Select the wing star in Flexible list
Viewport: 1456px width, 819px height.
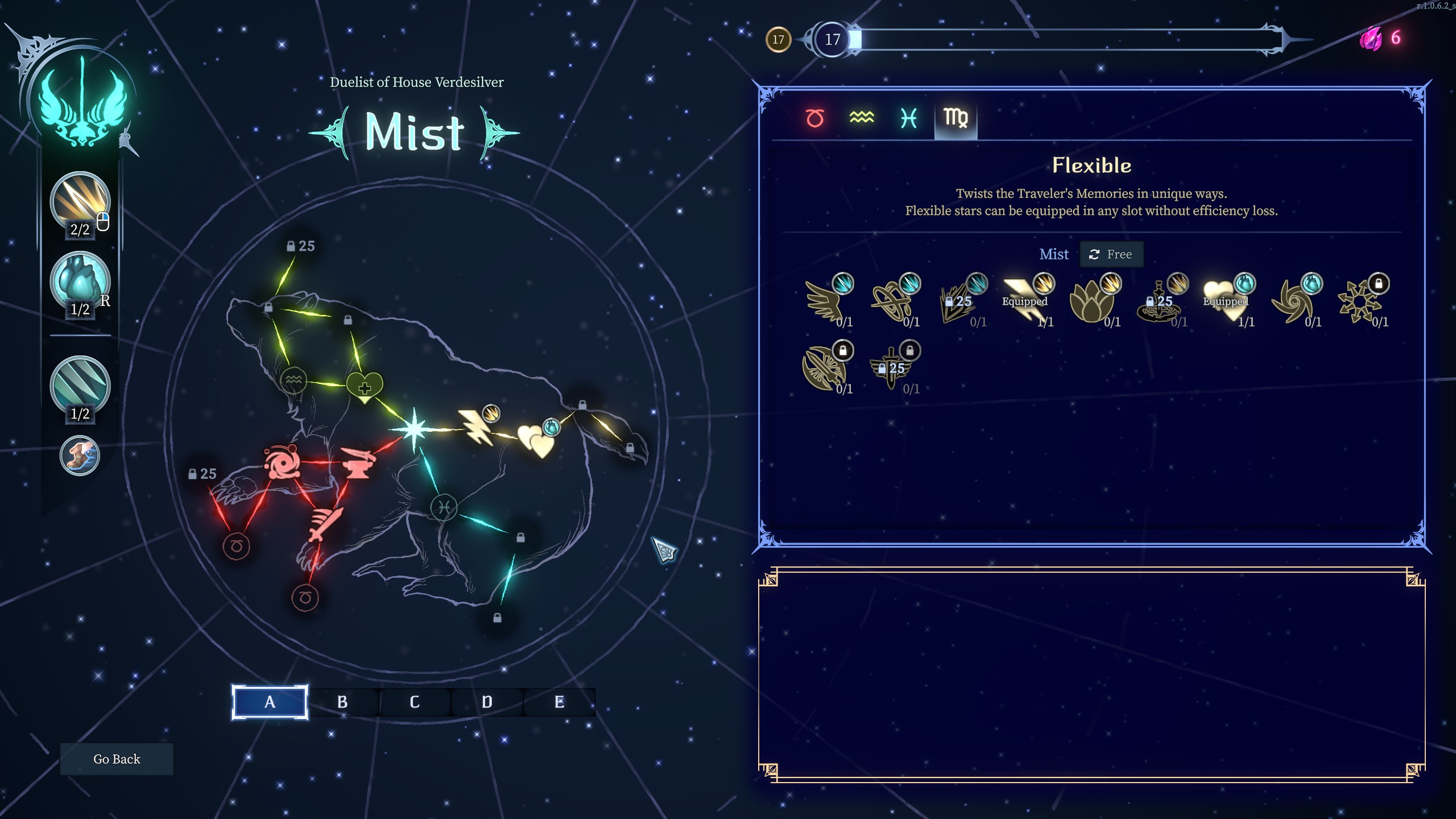[x=825, y=303]
